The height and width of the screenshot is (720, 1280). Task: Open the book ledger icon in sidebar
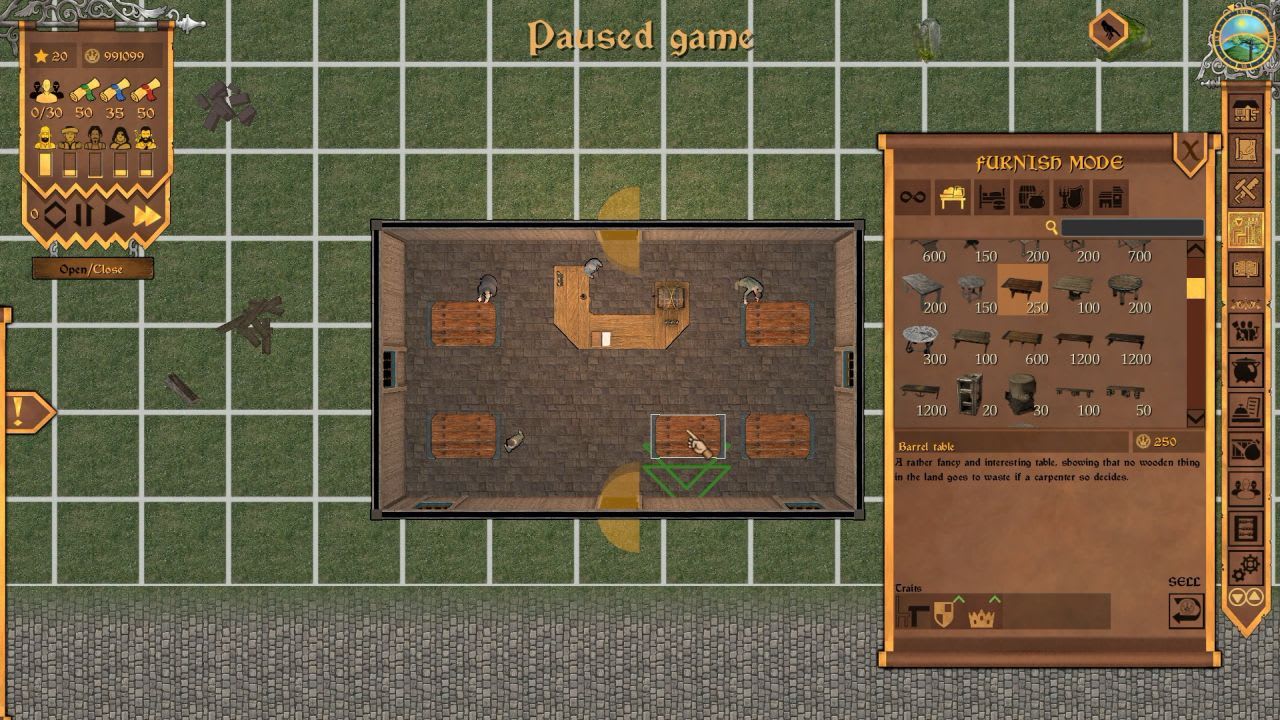pyautogui.click(x=1246, y=268)
